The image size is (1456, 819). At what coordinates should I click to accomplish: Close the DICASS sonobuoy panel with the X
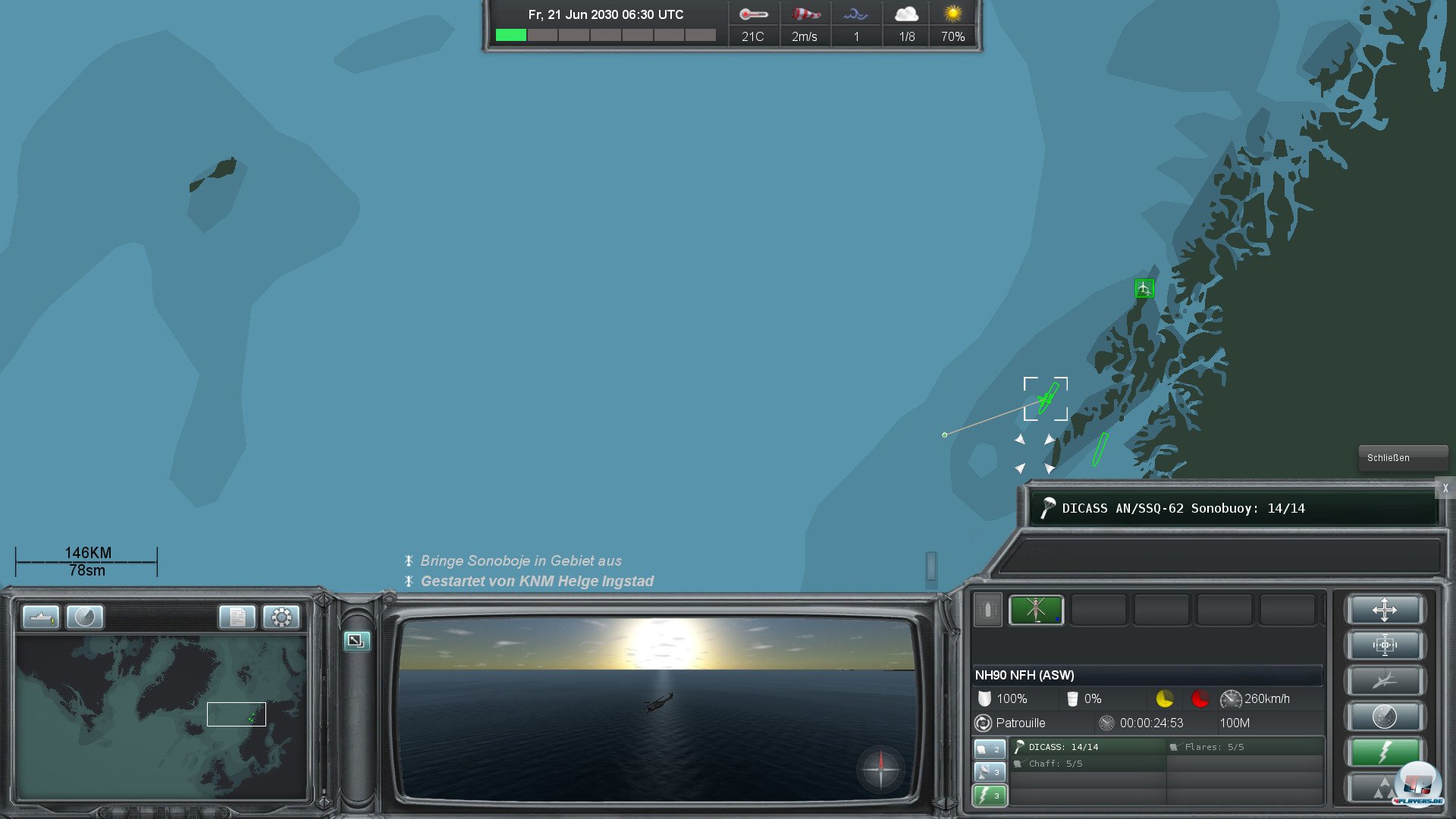[1445, 489]
